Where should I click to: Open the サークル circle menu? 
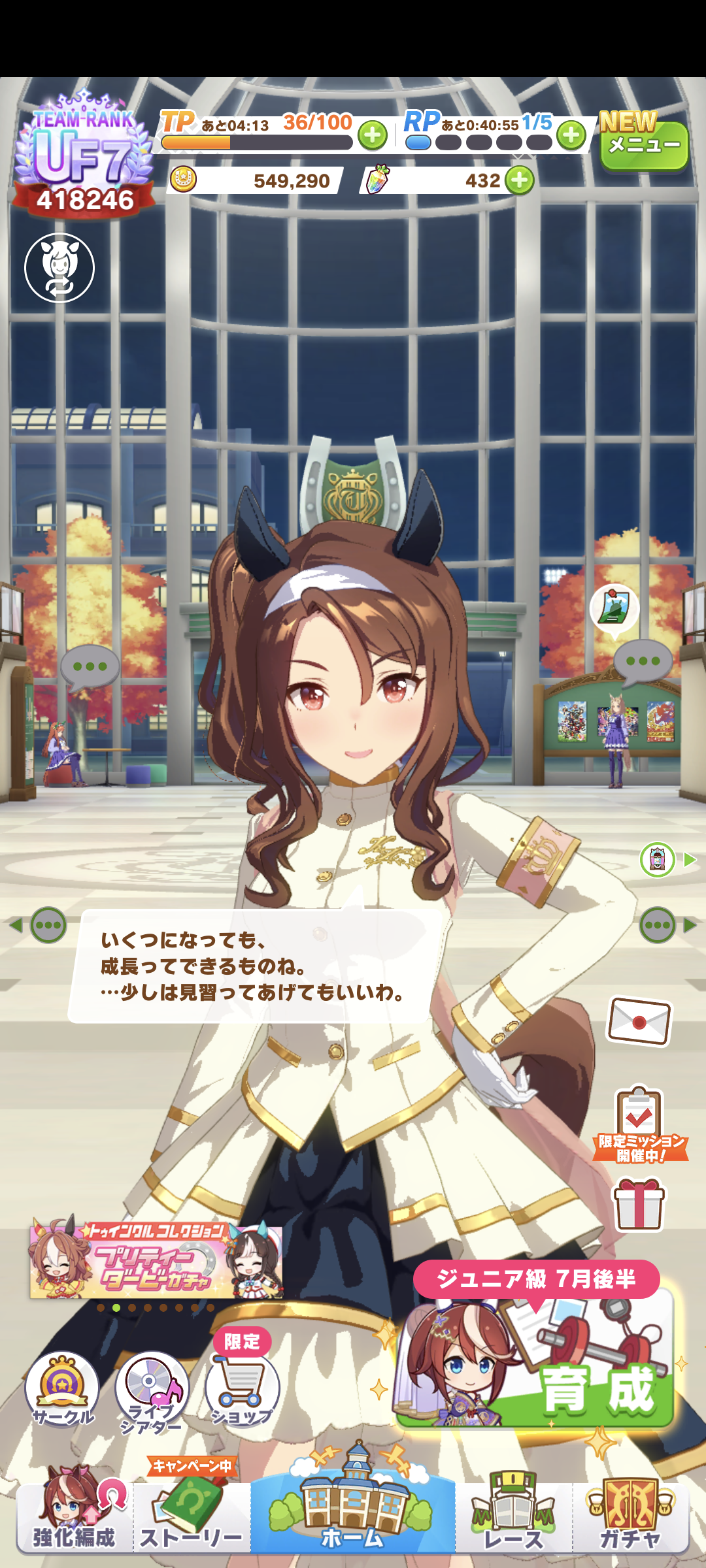tap(62, 1390)
